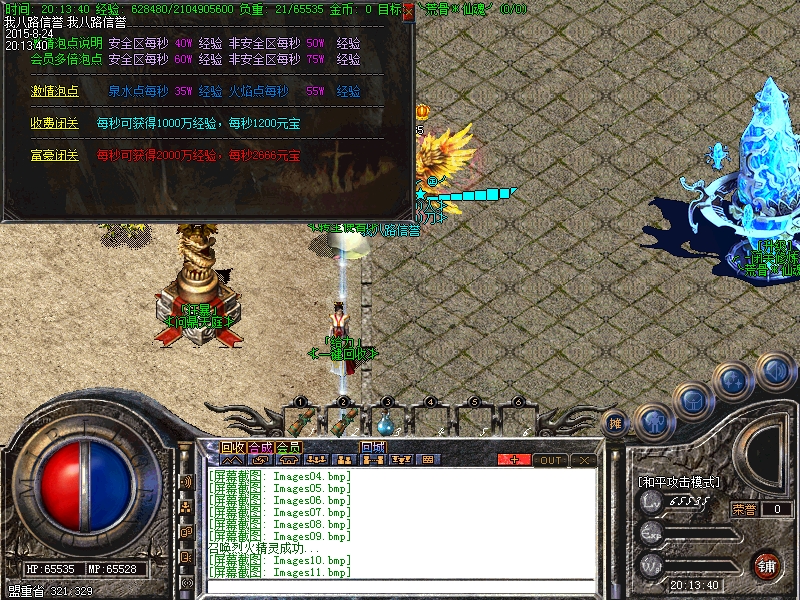
Task: Select the 收费闭关 option
Action: [48, 123]
